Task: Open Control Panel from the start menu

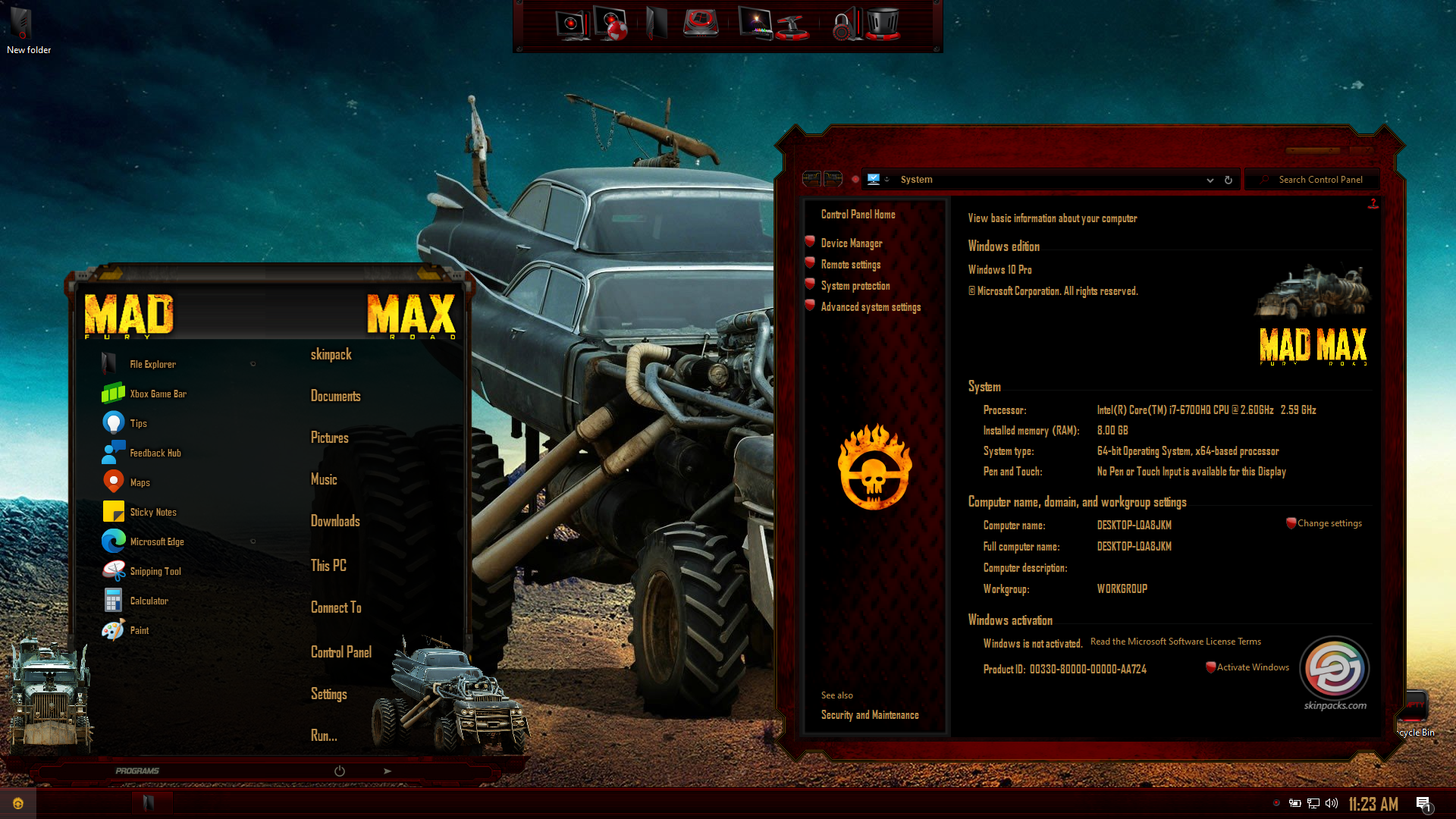Action: (x=340, y=652)
